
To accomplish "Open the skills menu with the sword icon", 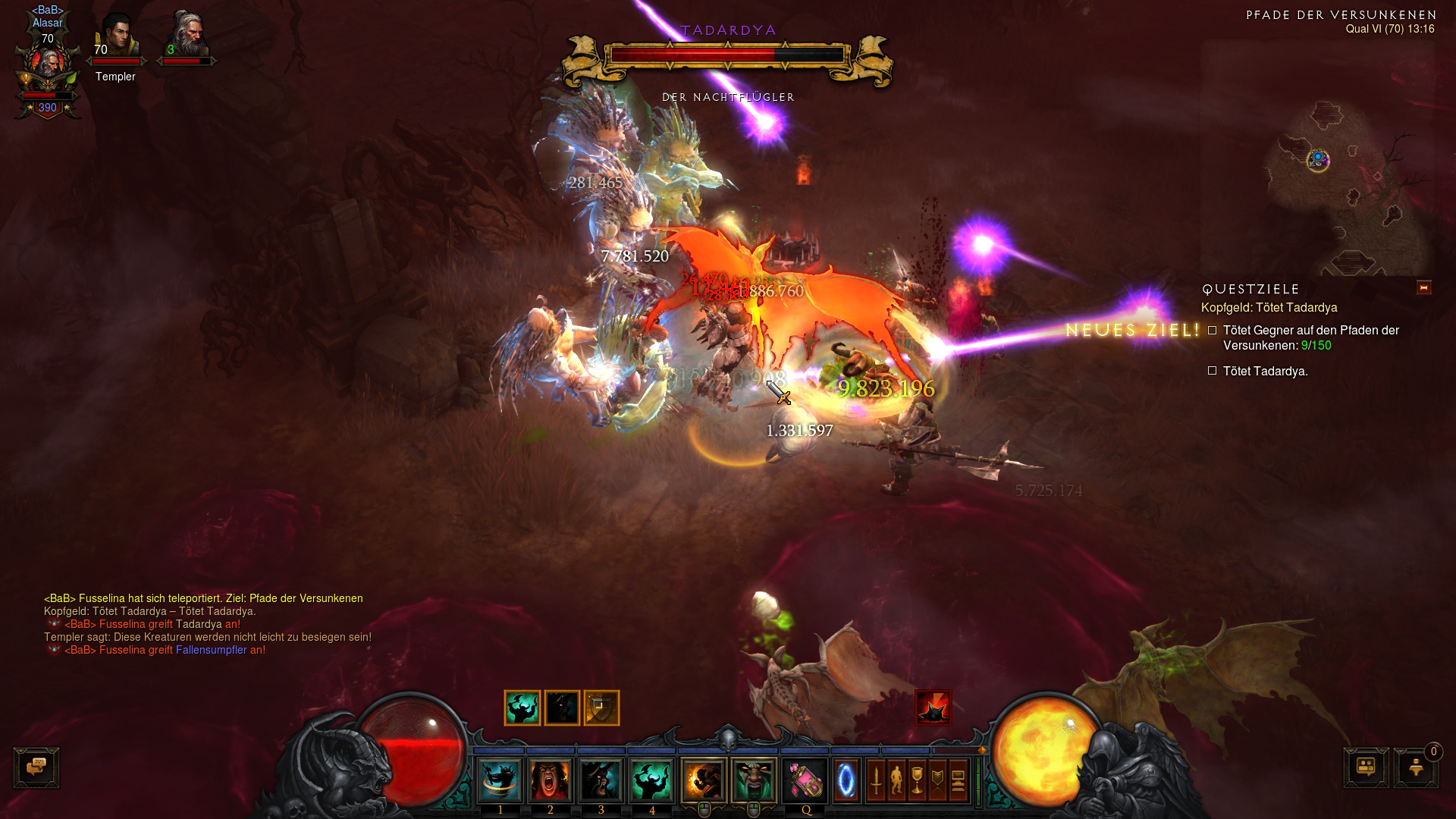I will click(x=876, y=780).
